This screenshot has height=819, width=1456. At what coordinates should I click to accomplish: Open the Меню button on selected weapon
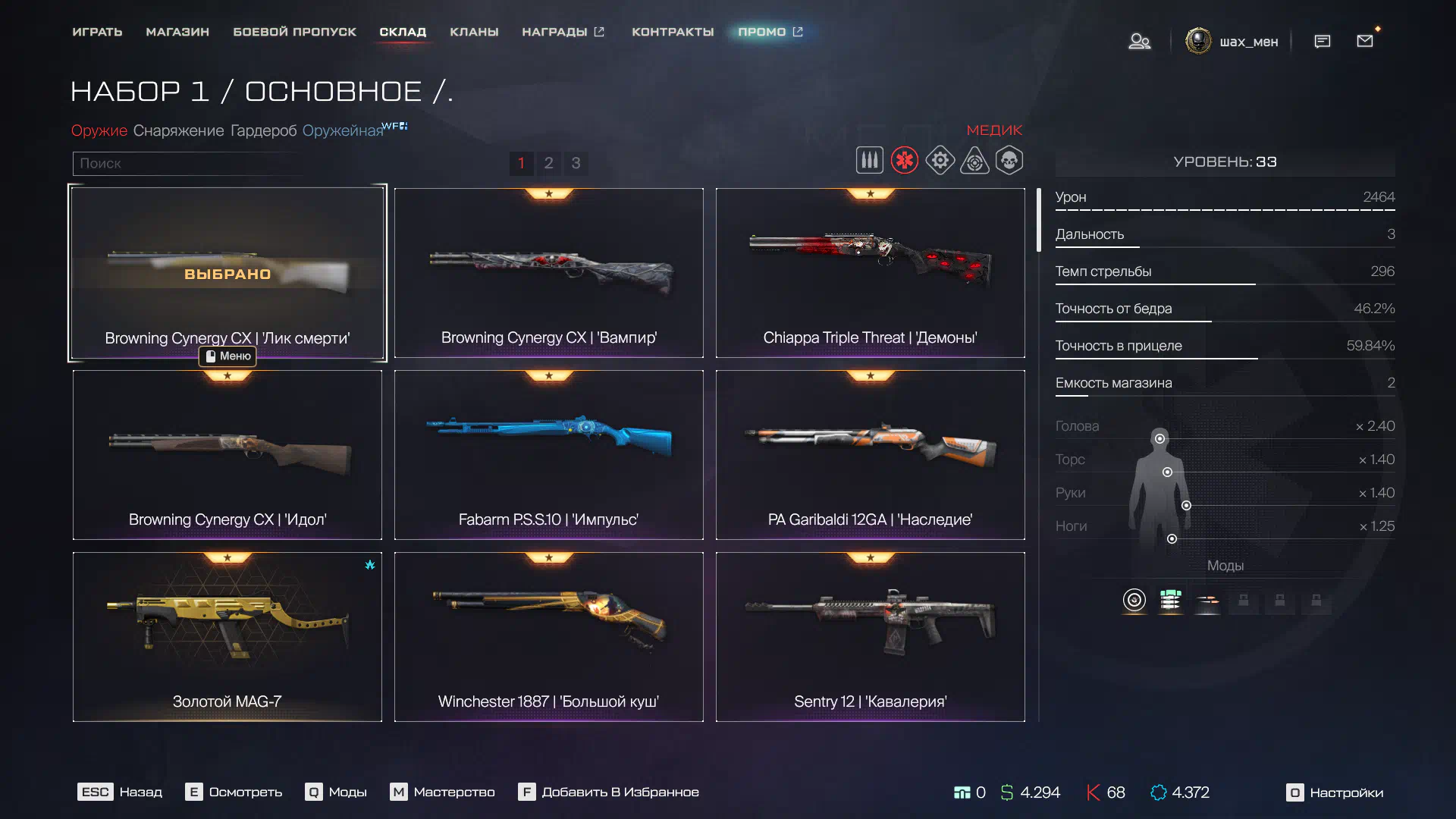pyautogui.click(x=227, y=356)
